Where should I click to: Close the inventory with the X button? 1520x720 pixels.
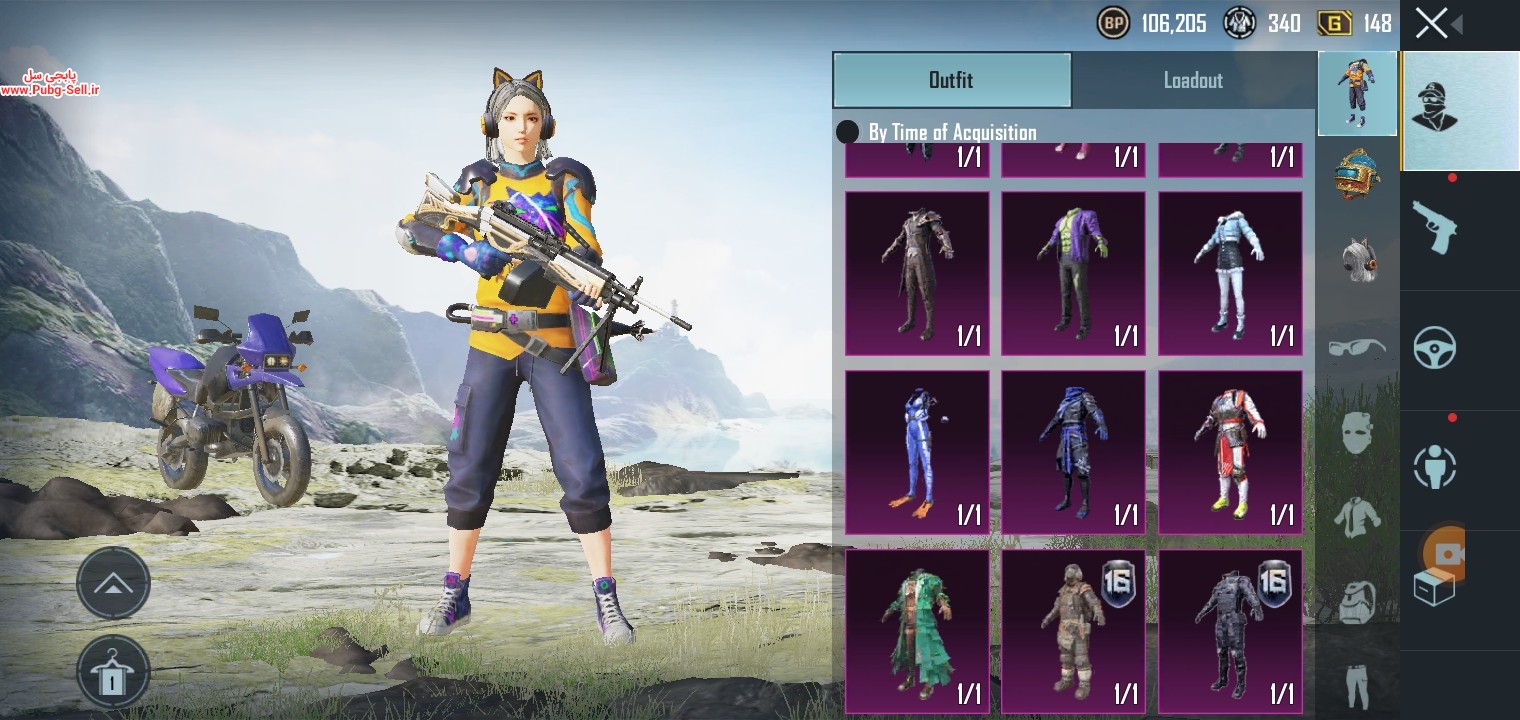tap(1431, 23)
